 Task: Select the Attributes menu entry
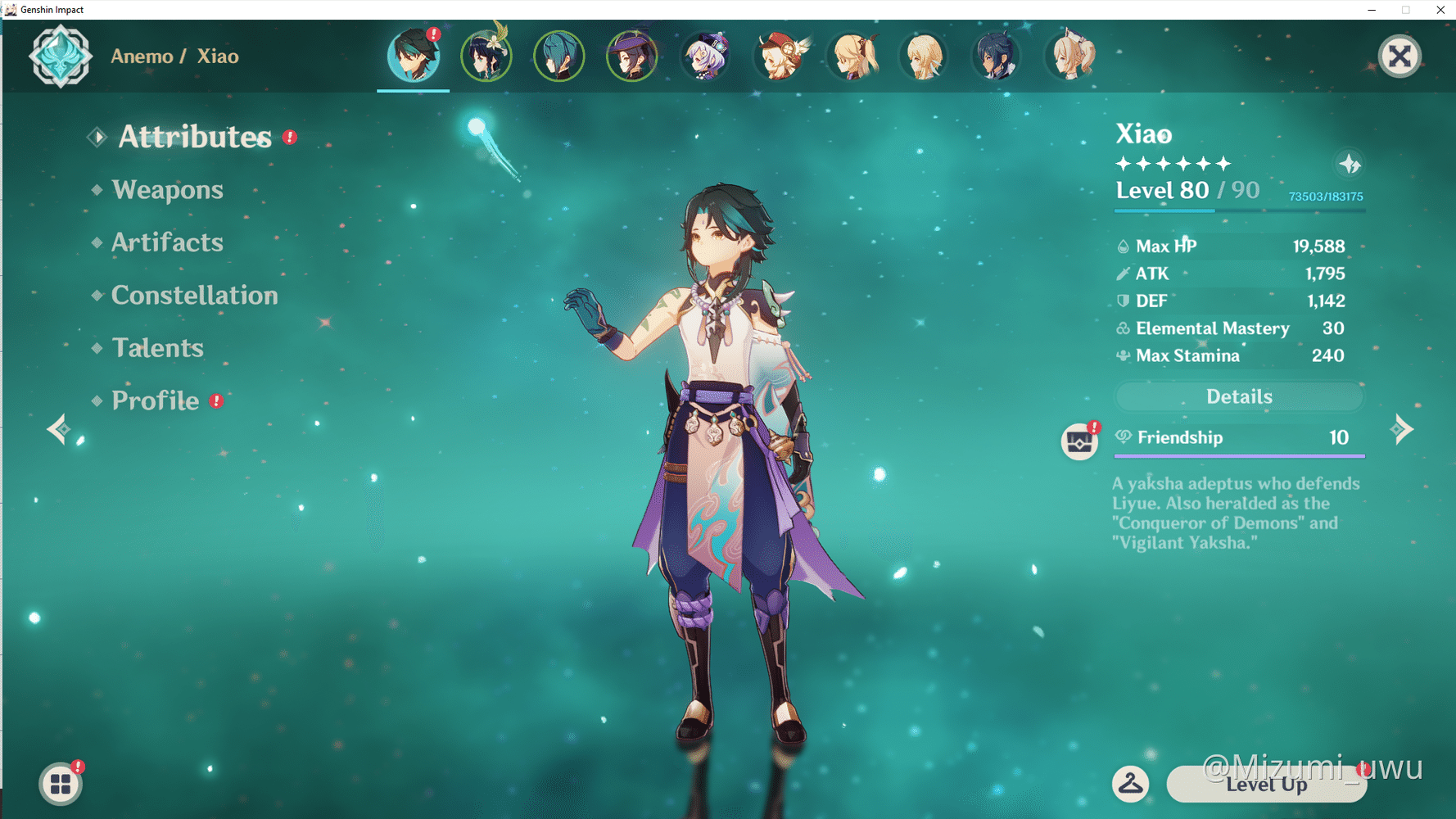coord(194,137)
